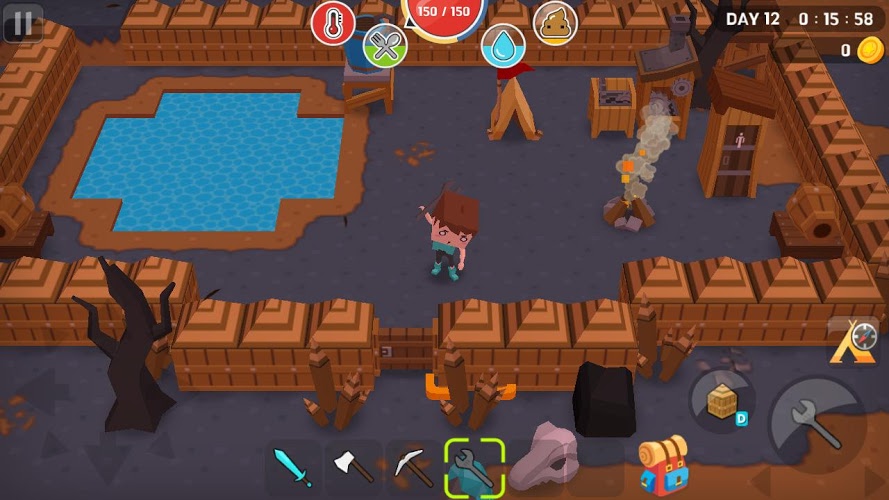Activate the wooden block build button
The image size is (889, 500).
click(722, 402)
